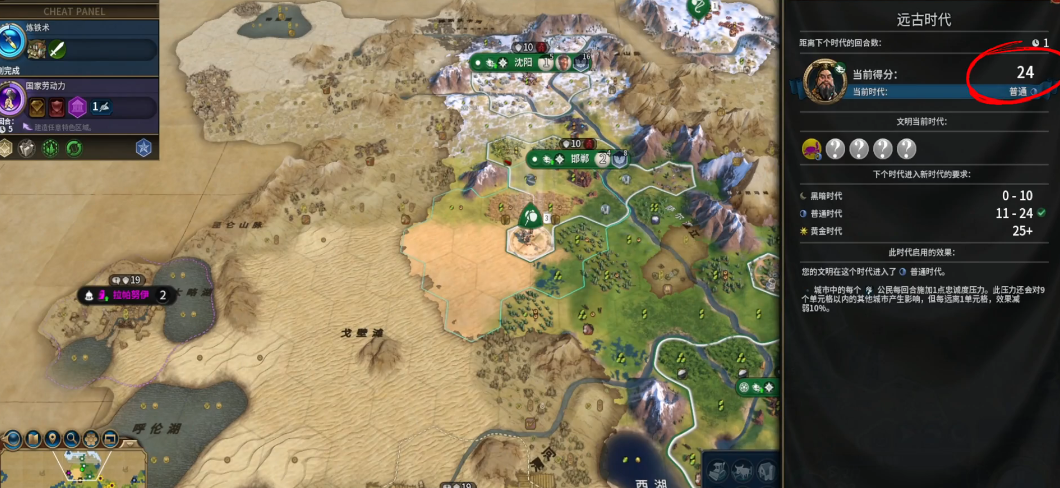1060x488 pixels.
Task: Open the map search magnifier
Action: tap(73, 439)
